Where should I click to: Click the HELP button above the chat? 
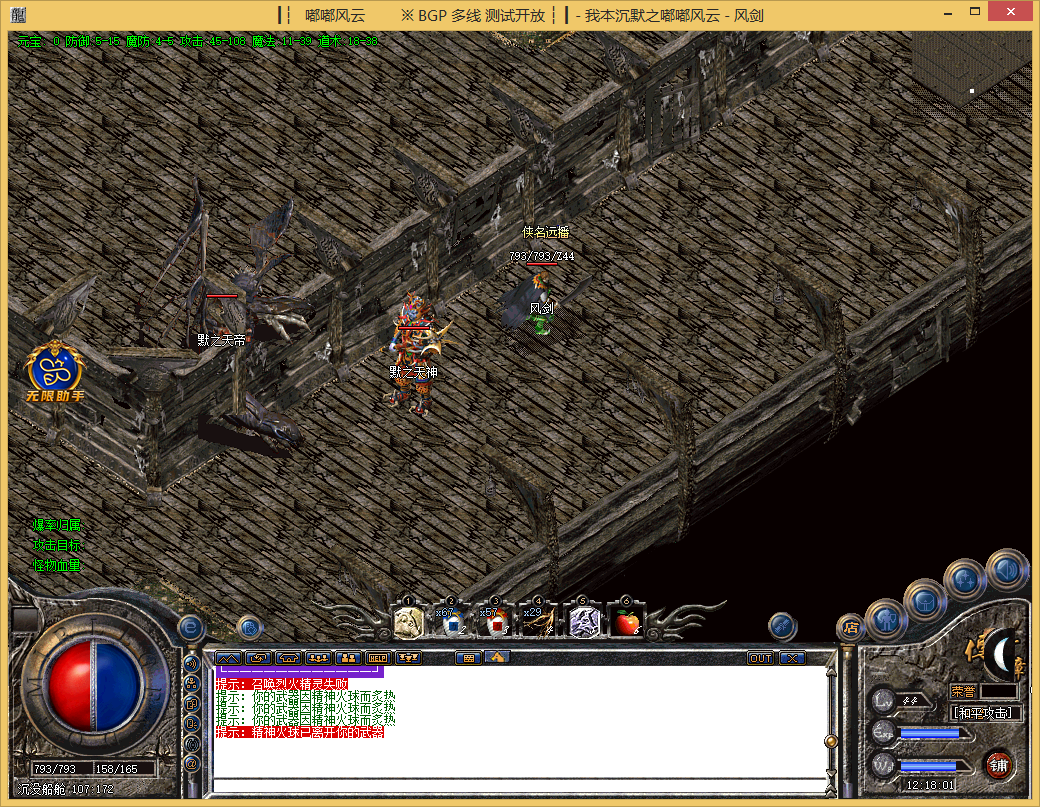pos(377,658)
